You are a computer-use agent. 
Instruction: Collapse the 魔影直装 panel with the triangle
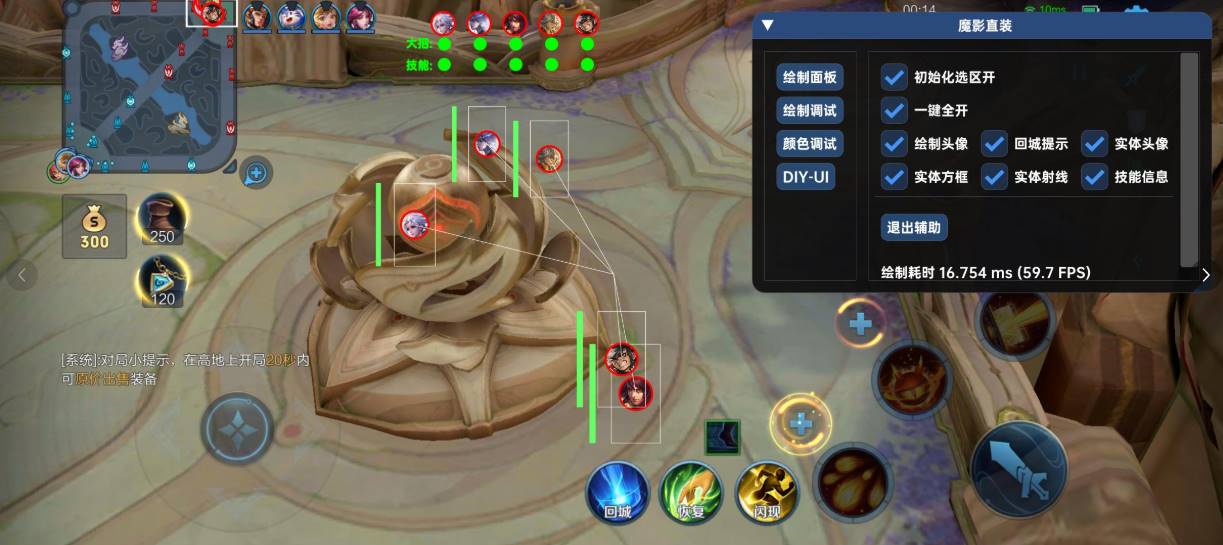click(768, 26)
